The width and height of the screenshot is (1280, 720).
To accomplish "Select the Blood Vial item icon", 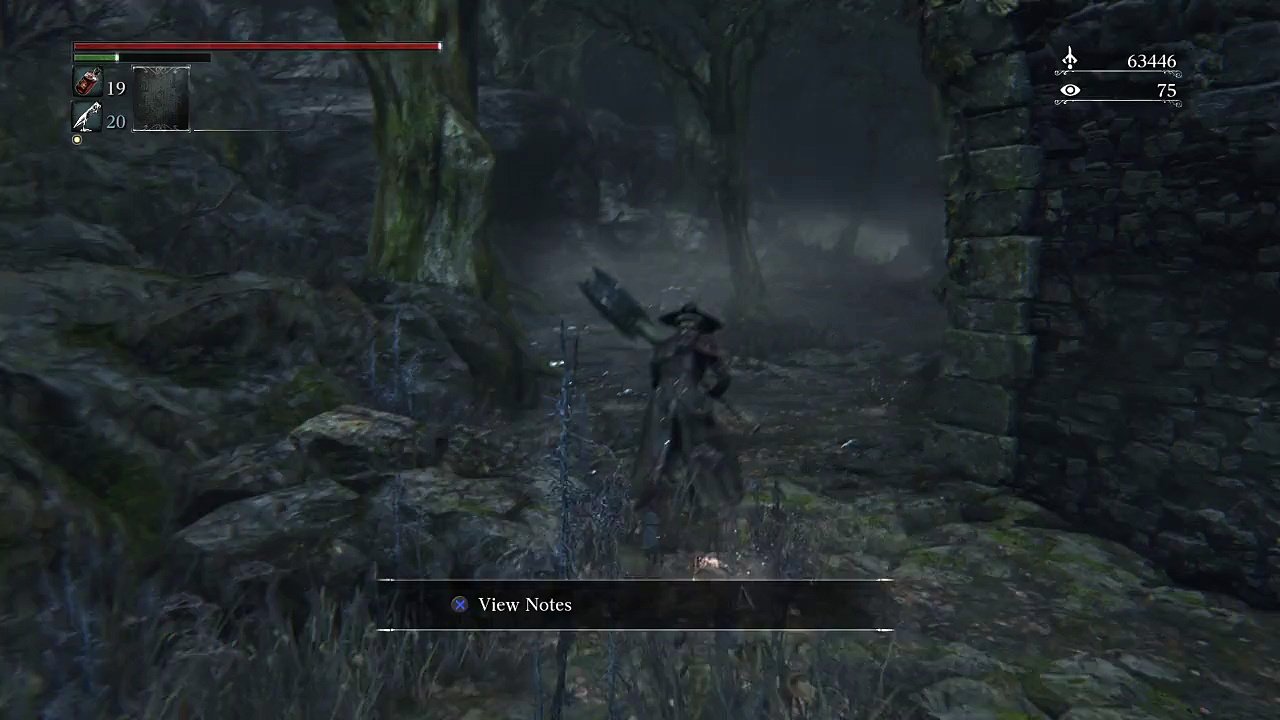I will pyautogui.click(x=87, y=83).
